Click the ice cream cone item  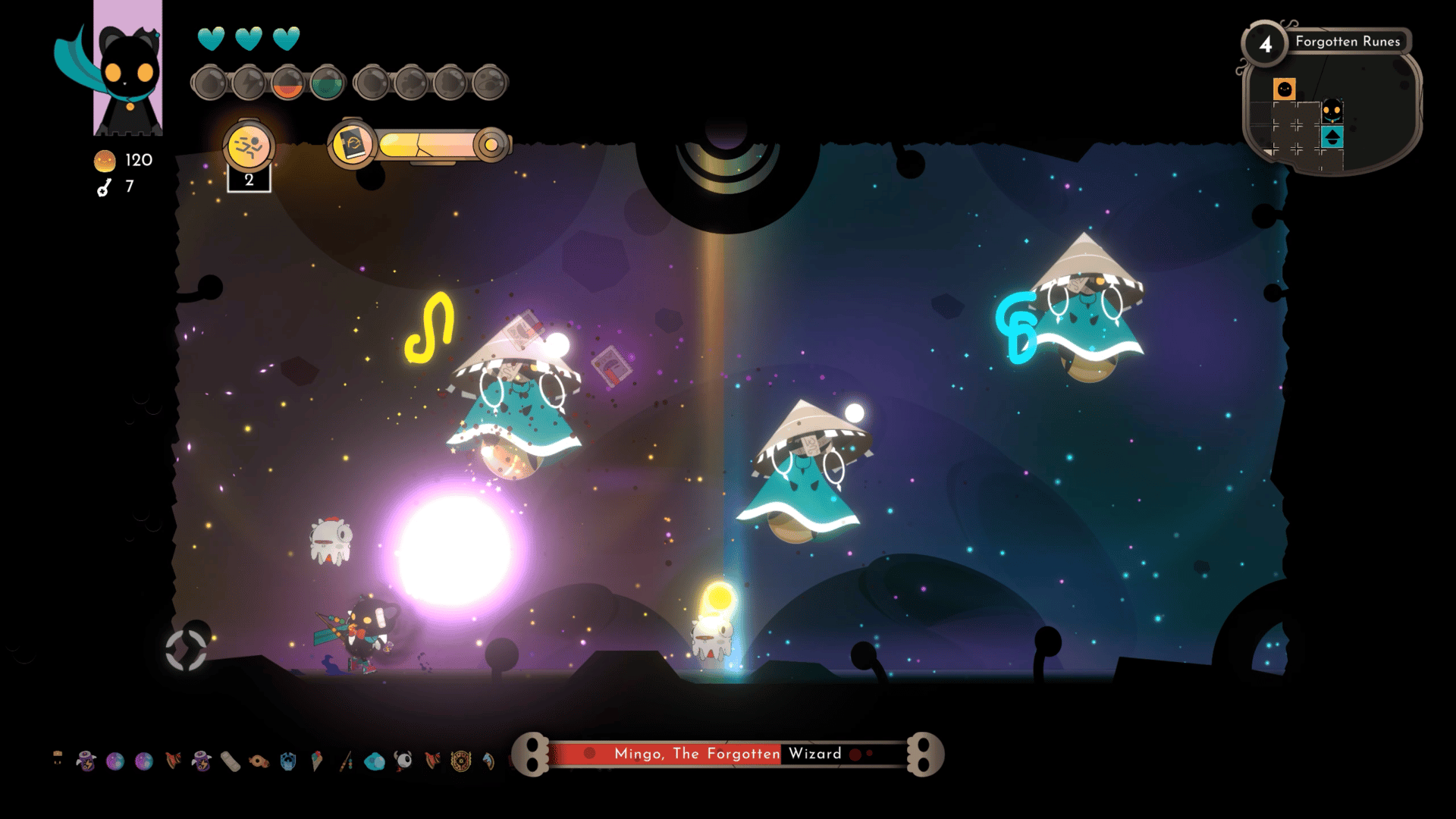tap(317, 761)
